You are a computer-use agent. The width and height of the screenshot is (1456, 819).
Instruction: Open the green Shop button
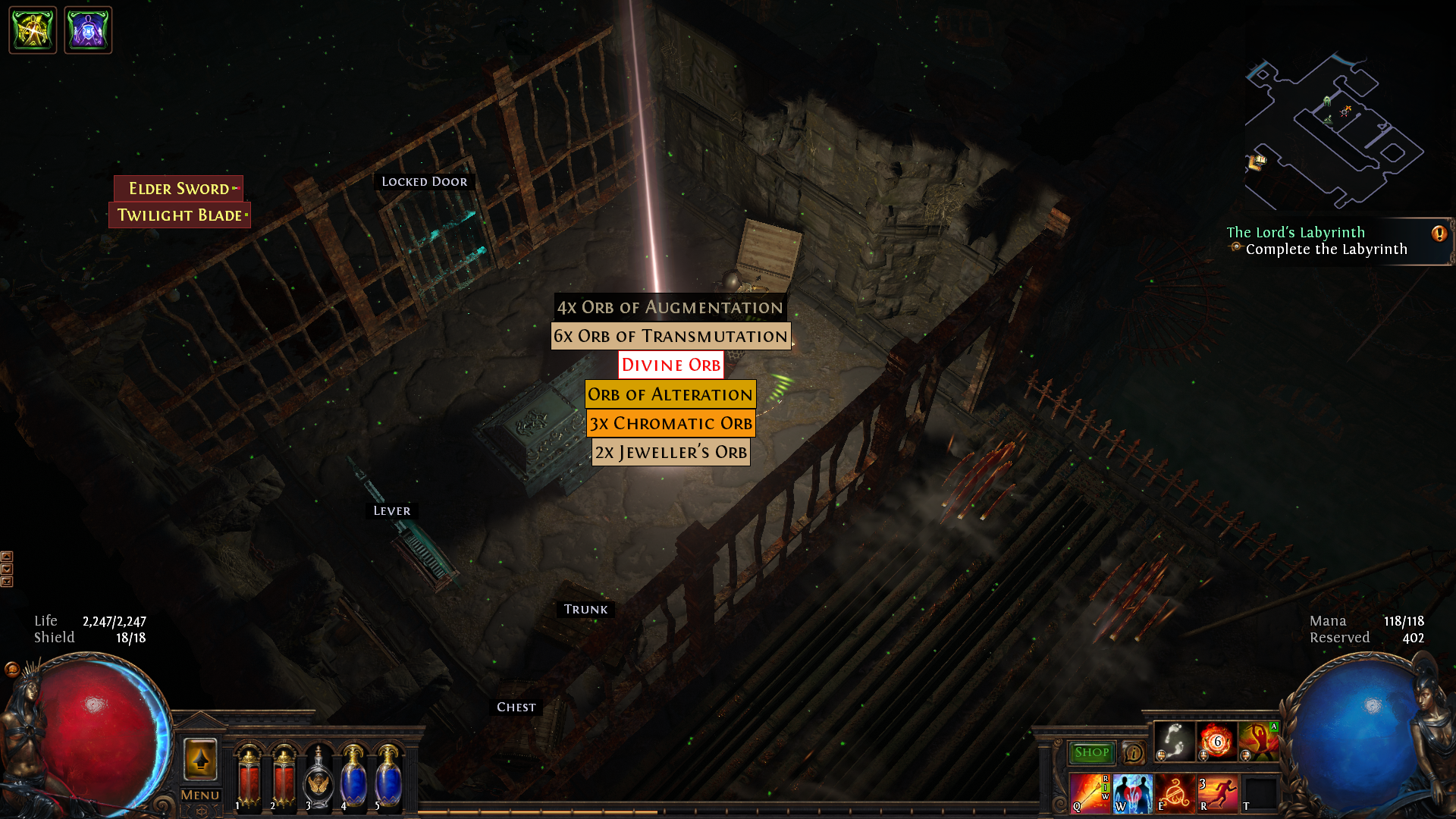[x=1091, y=752]
